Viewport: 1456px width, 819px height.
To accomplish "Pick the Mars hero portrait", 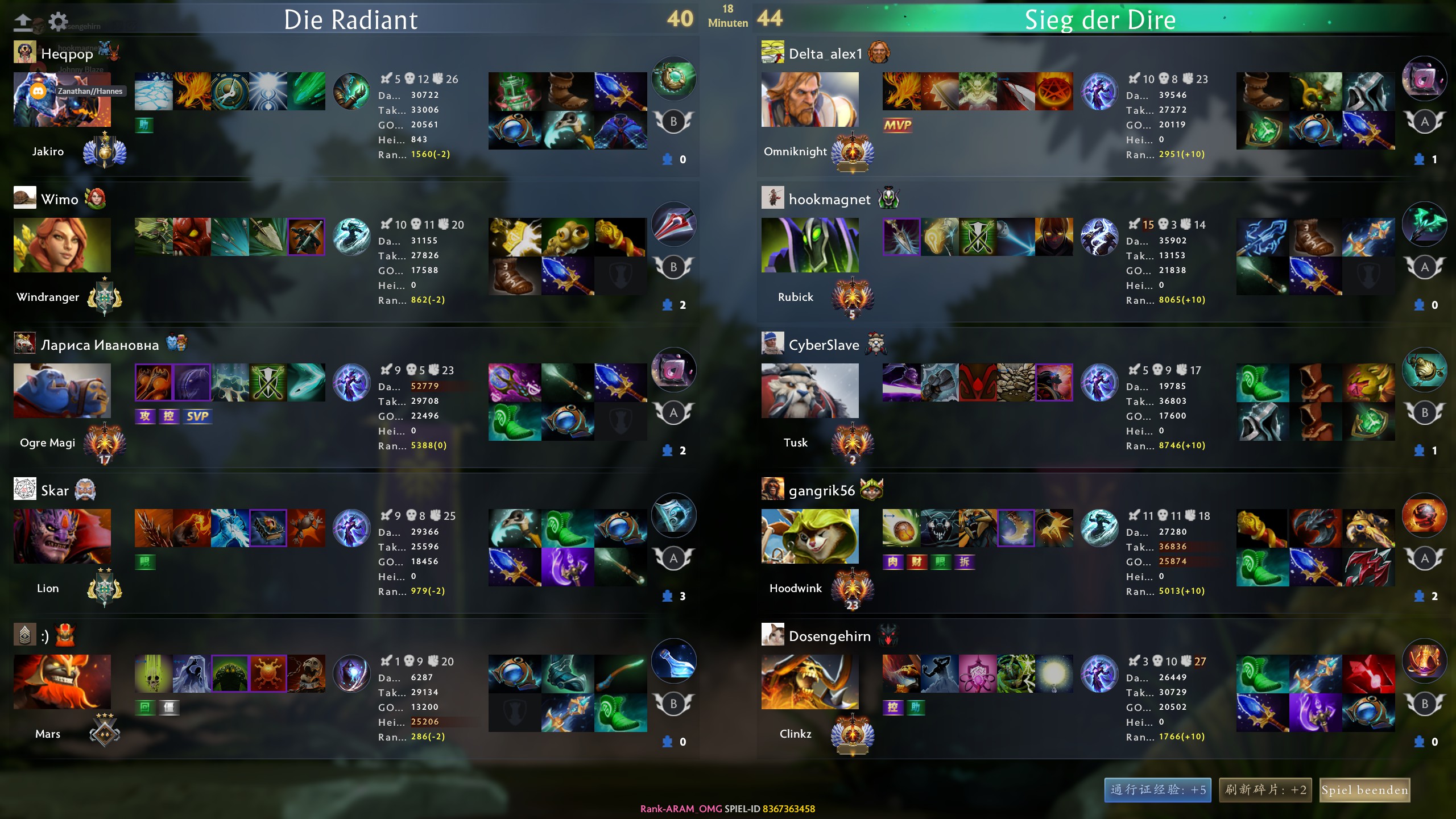I will 62,682.
